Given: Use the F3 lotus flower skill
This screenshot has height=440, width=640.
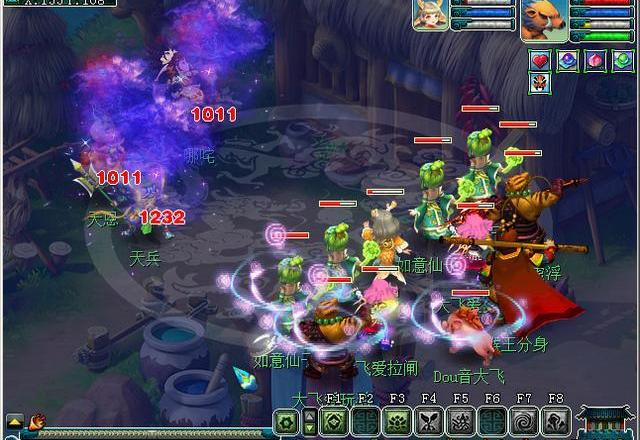Looking at the screenshot, I should [397, 421].
